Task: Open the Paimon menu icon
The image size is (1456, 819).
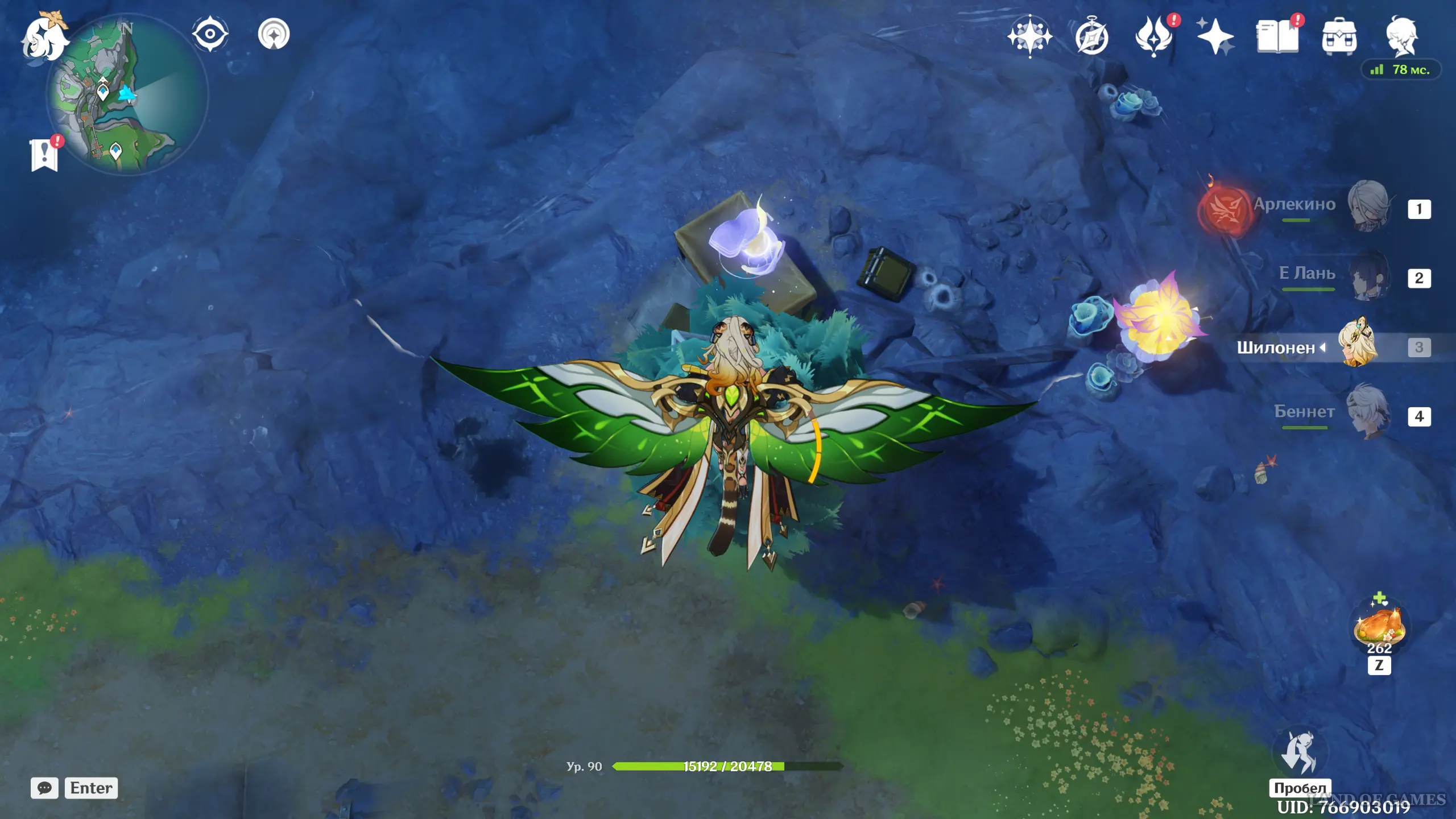Action: 44,39
